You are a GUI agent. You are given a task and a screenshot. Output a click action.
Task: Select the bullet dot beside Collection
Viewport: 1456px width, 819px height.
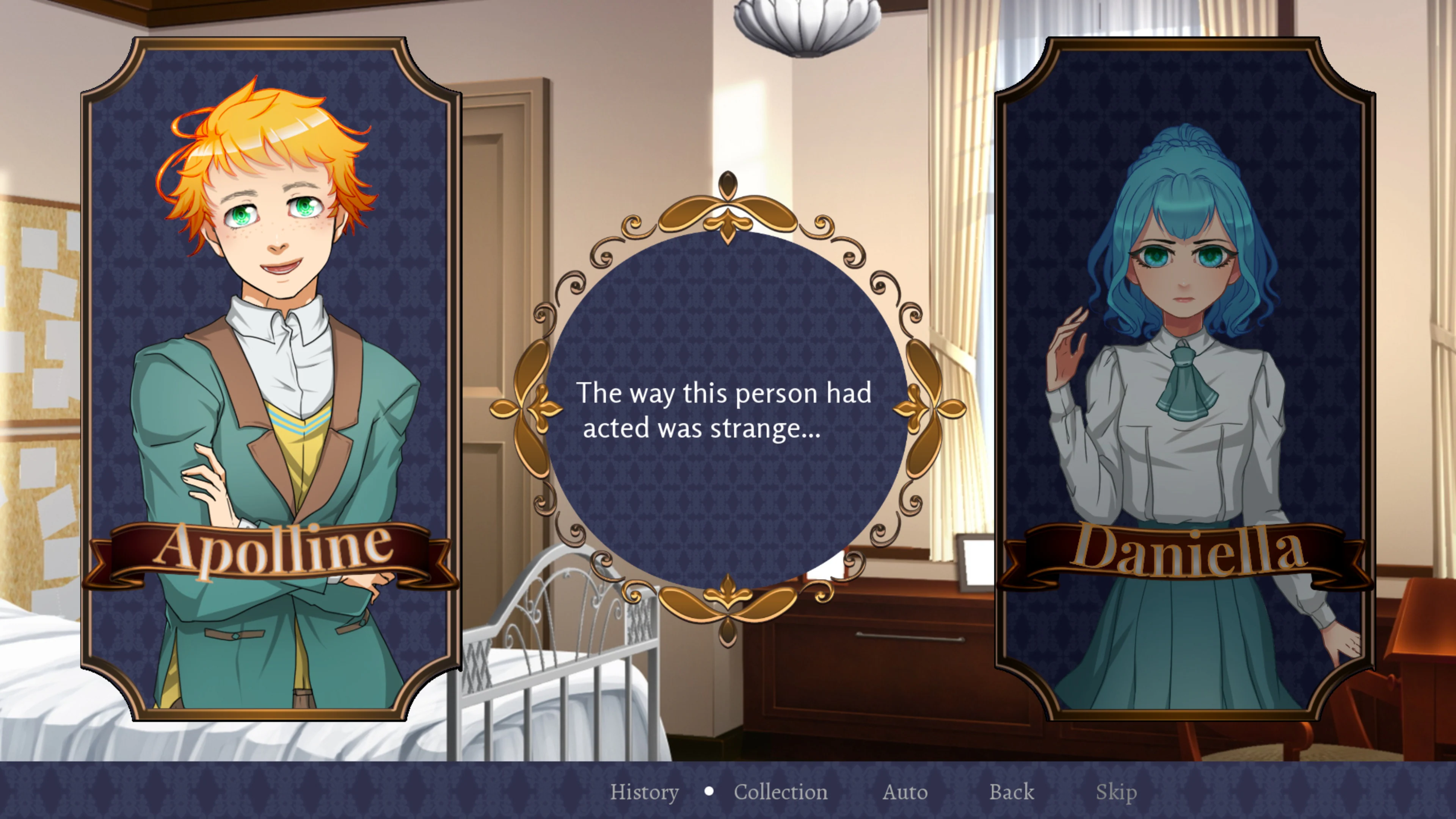(709, 791)
